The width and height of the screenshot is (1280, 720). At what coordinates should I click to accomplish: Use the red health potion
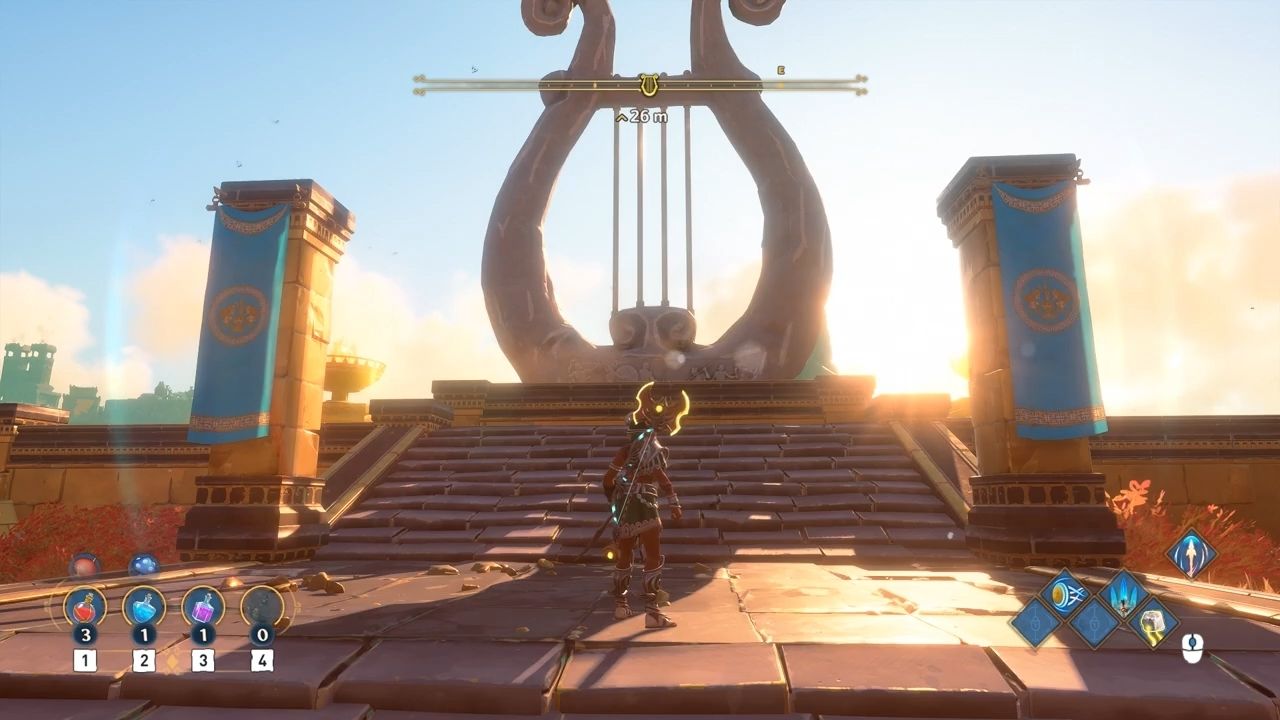pyautogui.click(x=85, y=607)
